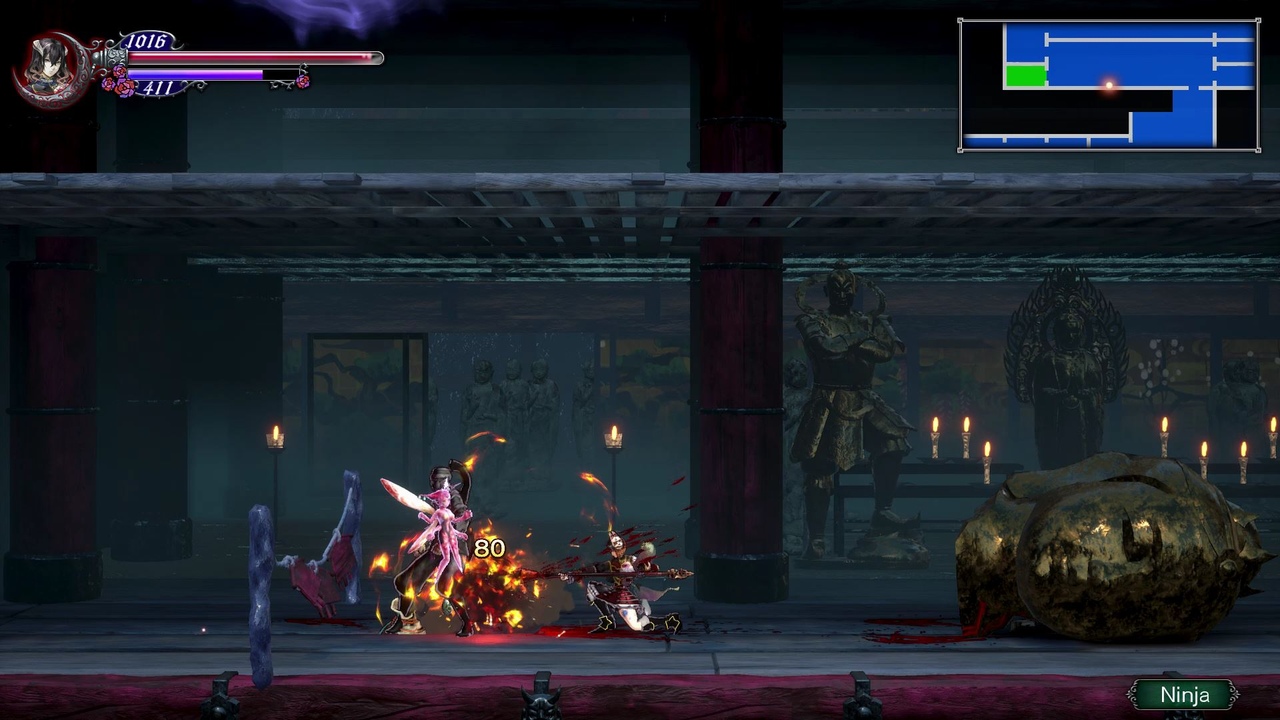Click the player position dot on the minimap
This screenshot has height=720, width=1280.
pos(1108,86)
